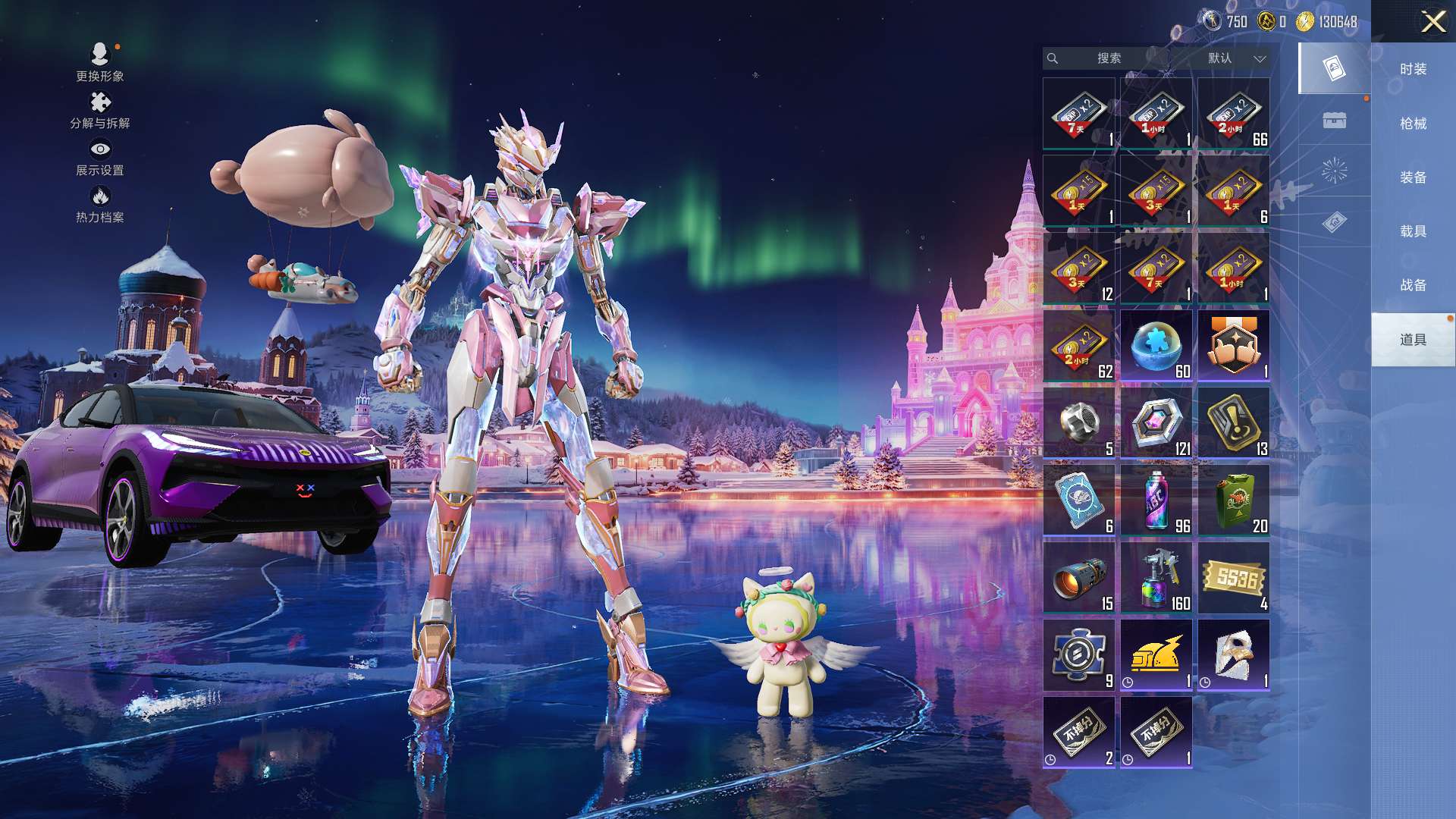Select the blue puzzle-piece orb item
1456x819 pixels.
pos(1156,346)
